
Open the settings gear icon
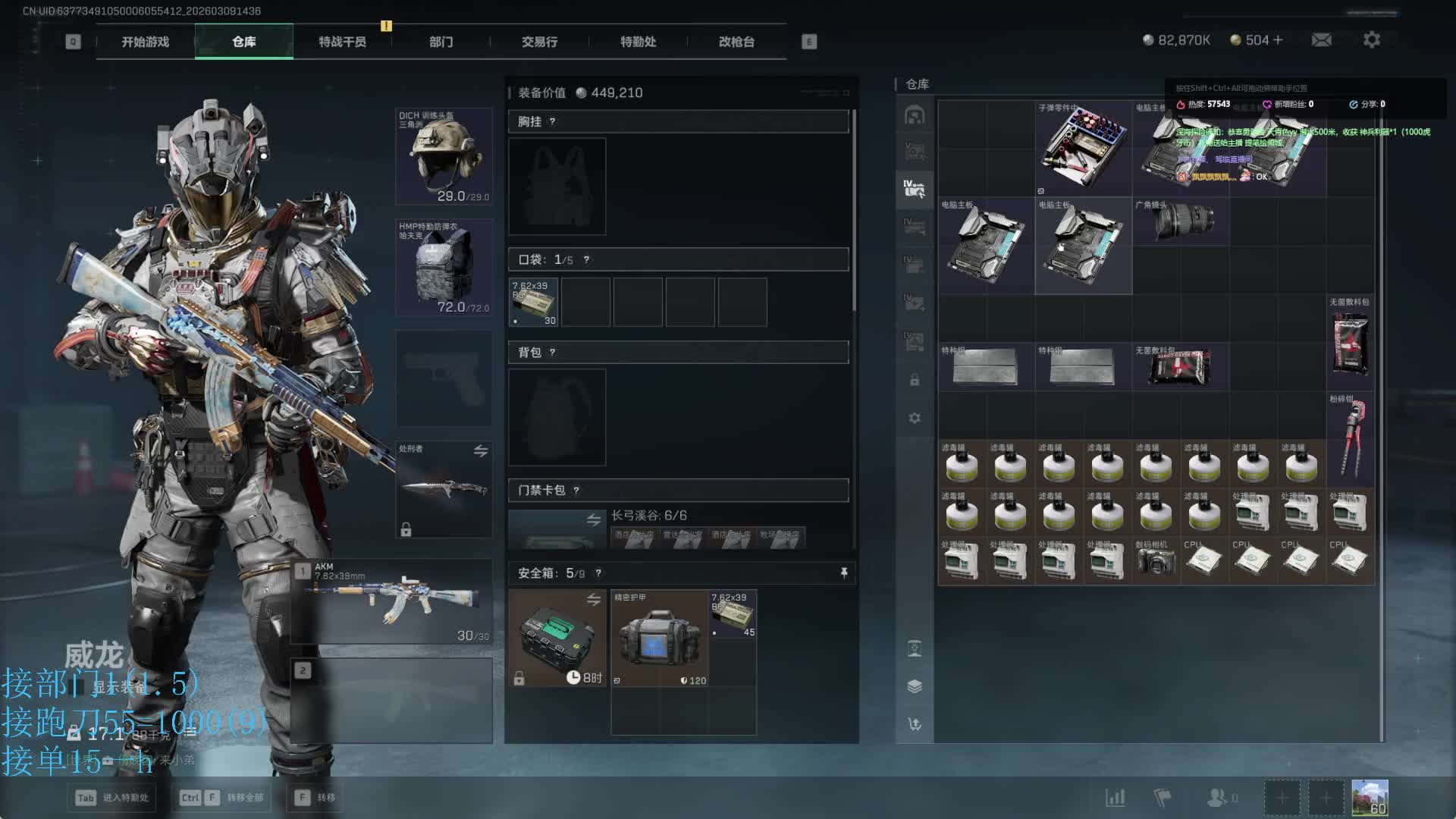coord(1371,39)
